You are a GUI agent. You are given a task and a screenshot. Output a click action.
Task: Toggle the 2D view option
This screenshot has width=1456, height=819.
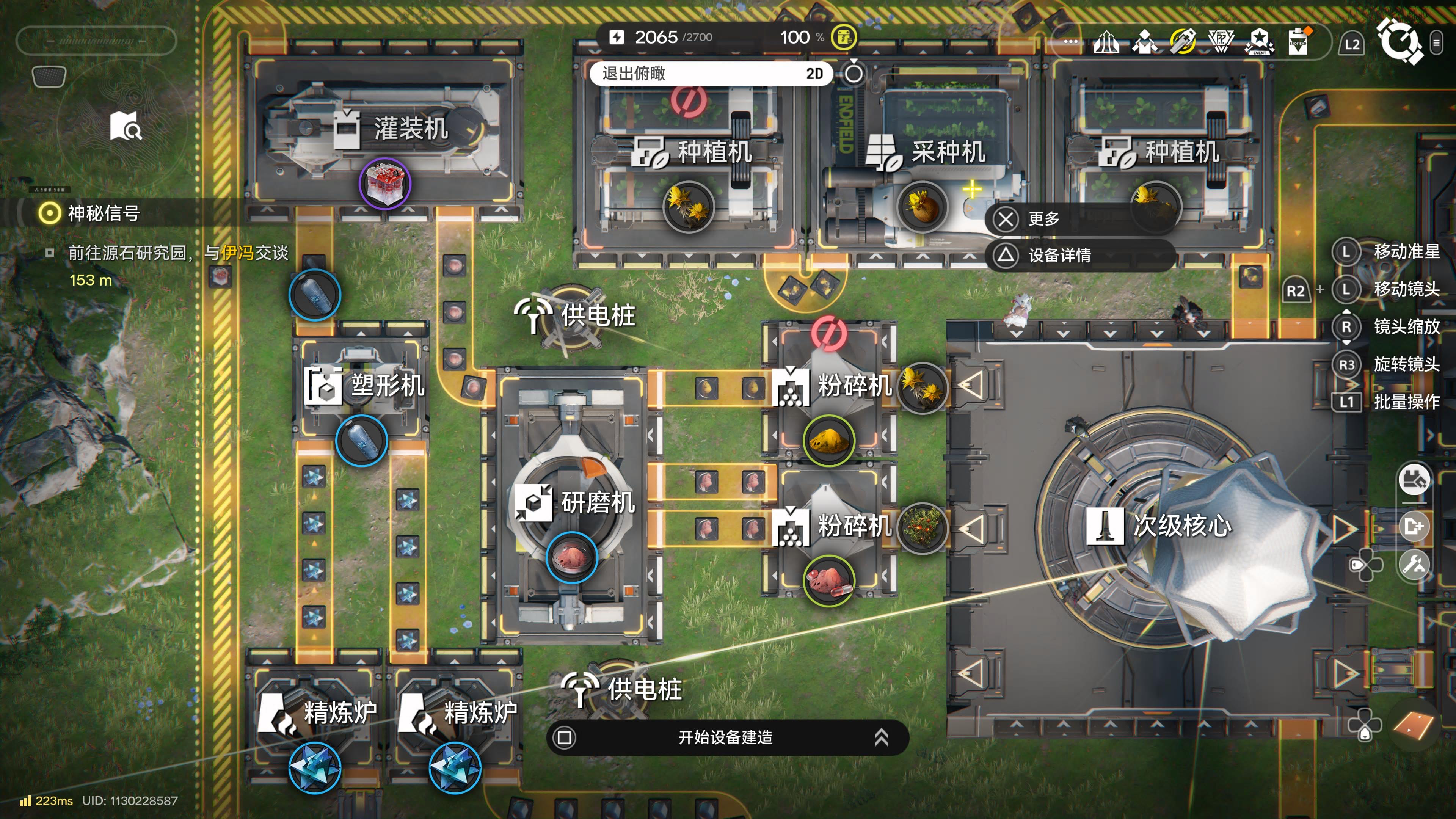[x=814, y=74]
